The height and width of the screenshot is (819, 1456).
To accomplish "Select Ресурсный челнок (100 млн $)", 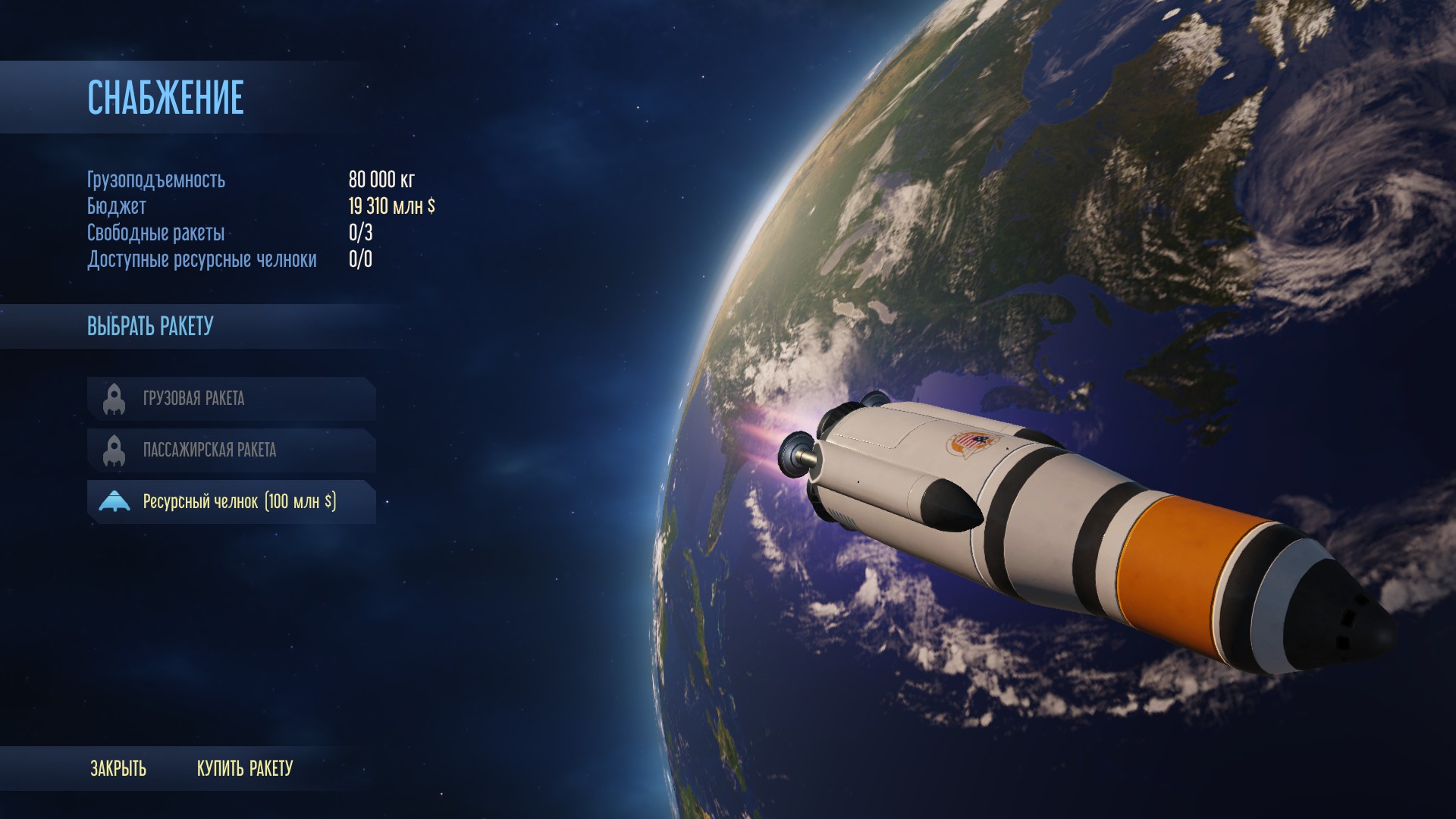I will (x=231, y=501).
